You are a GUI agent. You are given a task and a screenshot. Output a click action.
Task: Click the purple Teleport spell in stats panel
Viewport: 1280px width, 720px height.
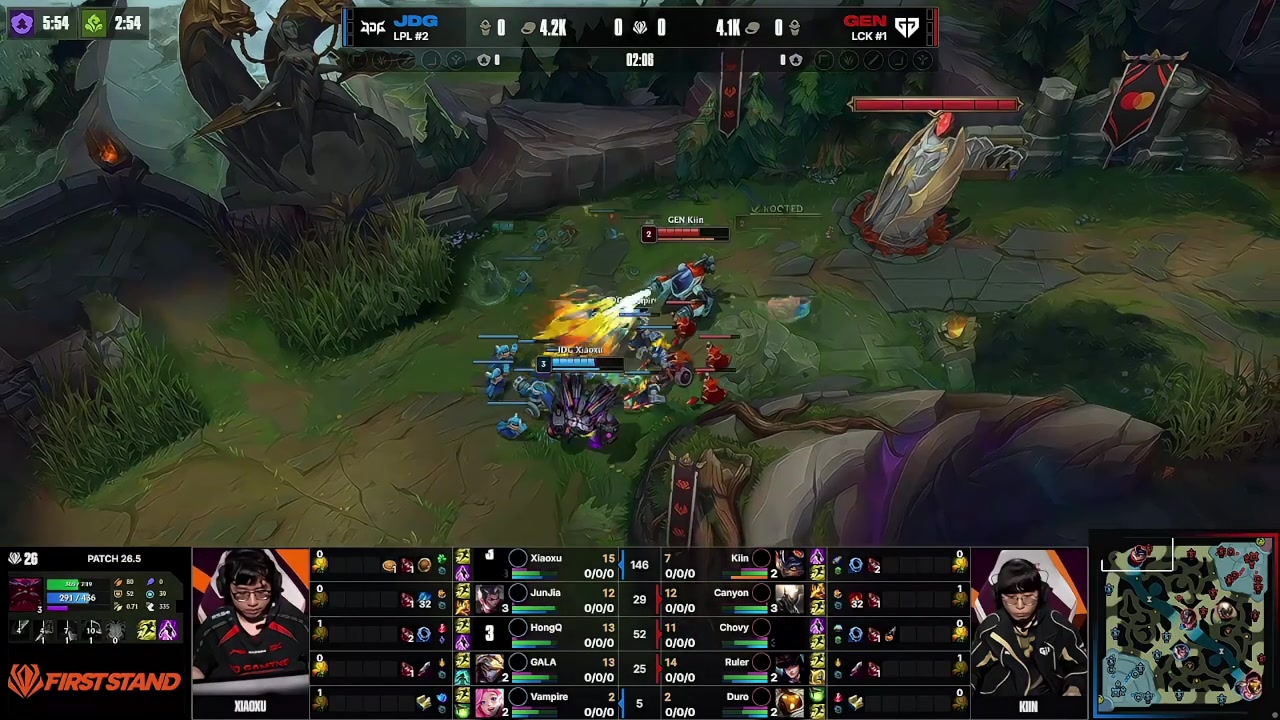point(168,630)
